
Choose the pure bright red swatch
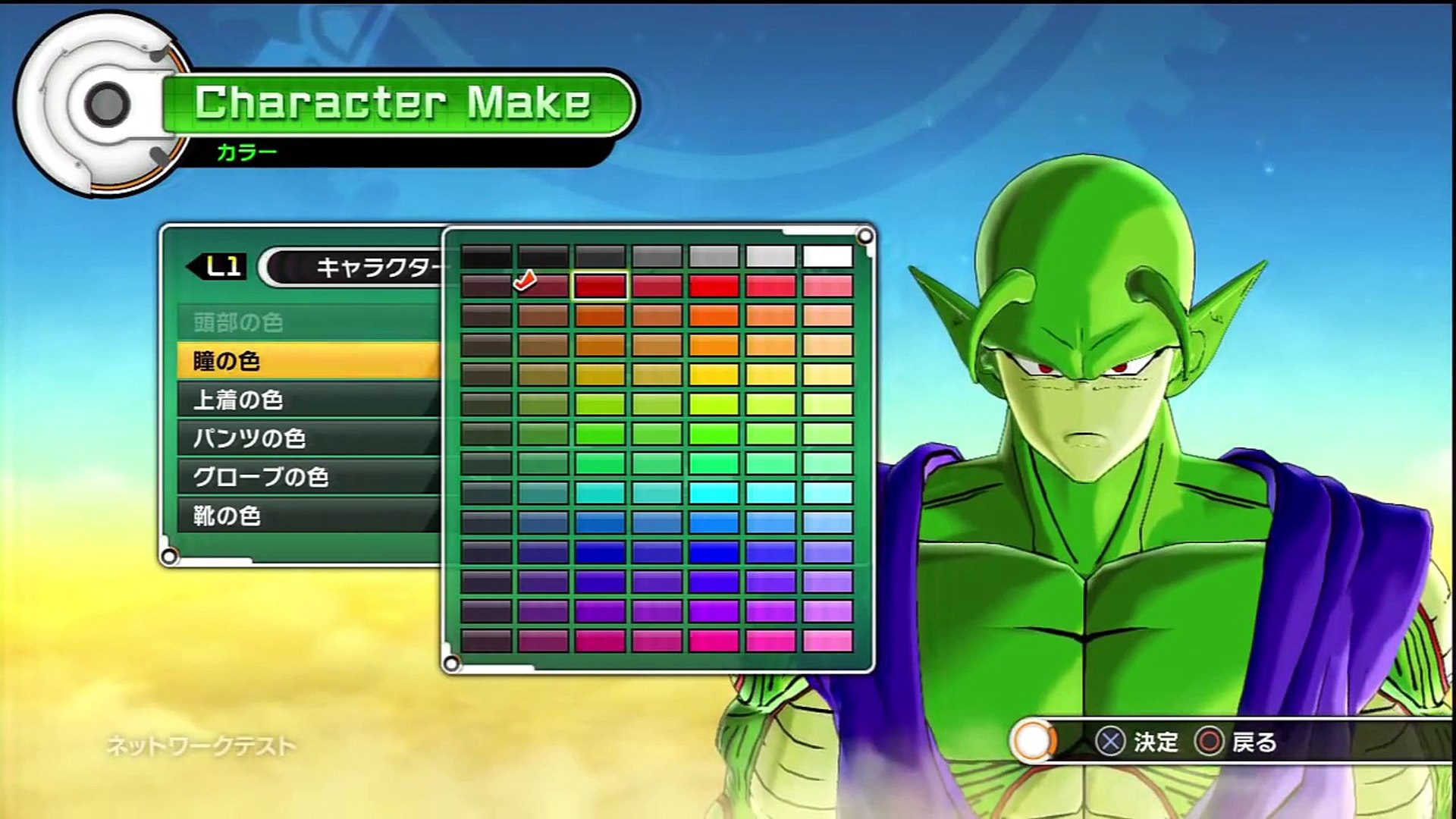[714, 286]
